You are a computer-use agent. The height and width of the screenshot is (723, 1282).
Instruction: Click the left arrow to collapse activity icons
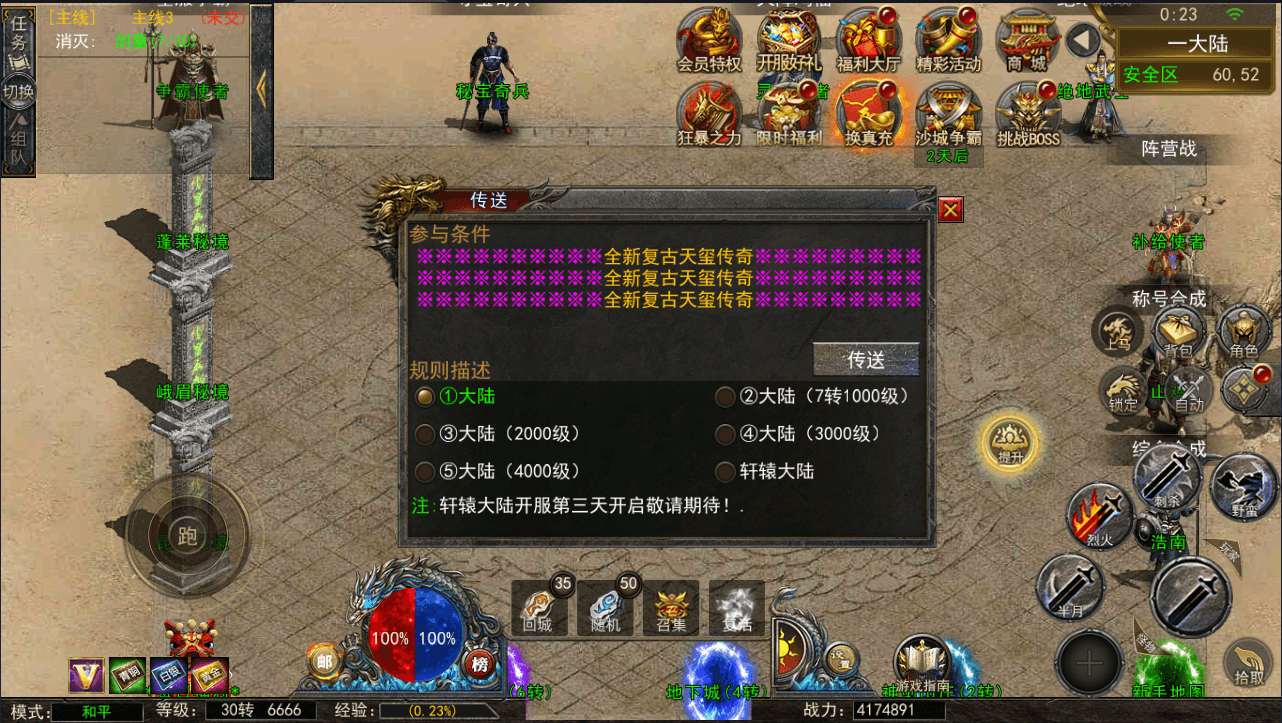click(x=1081, y=40)
